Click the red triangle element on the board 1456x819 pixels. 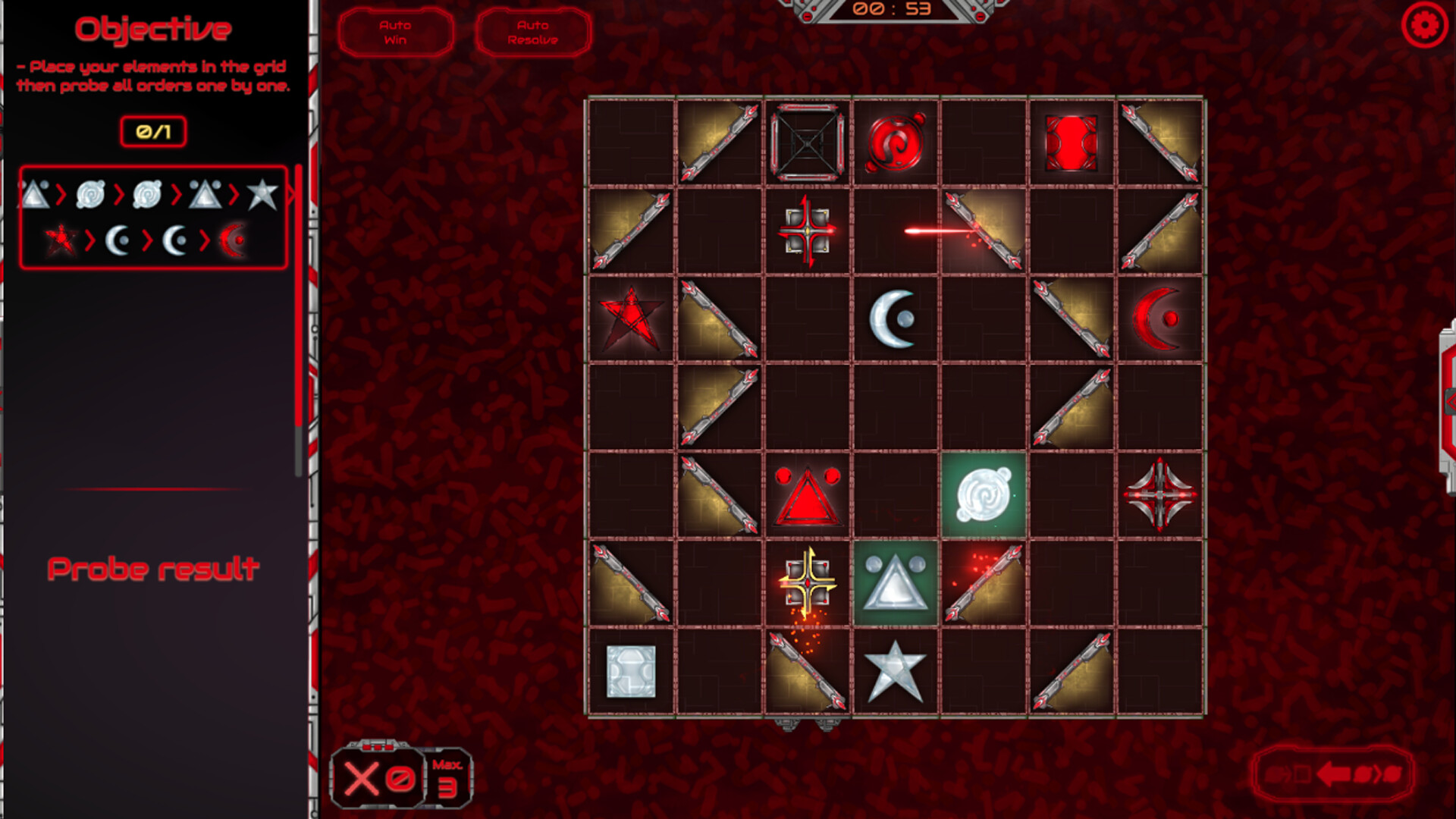coord(808,498)
